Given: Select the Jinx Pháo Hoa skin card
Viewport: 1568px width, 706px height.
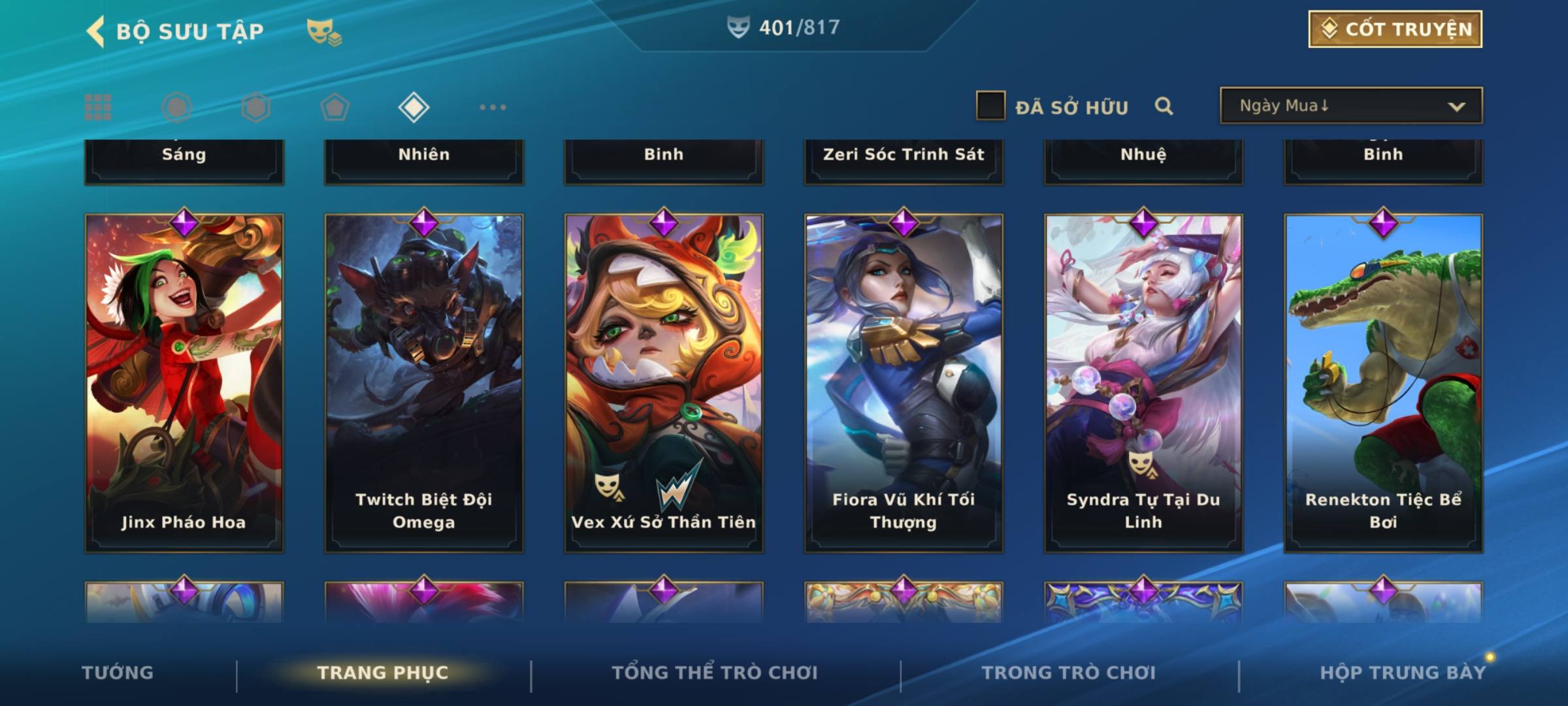Looking at the screenshot, I should click(184, 382).
